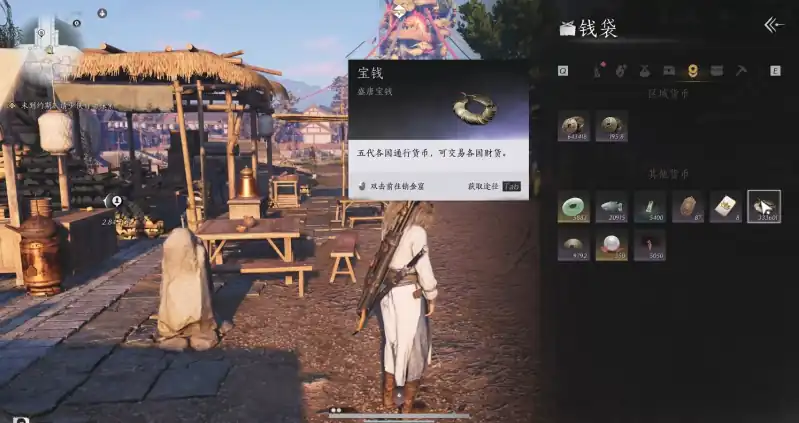Screen dimensions: 799x423
Task: Select the white pearl currency slot
Action: tap(612, 245)
